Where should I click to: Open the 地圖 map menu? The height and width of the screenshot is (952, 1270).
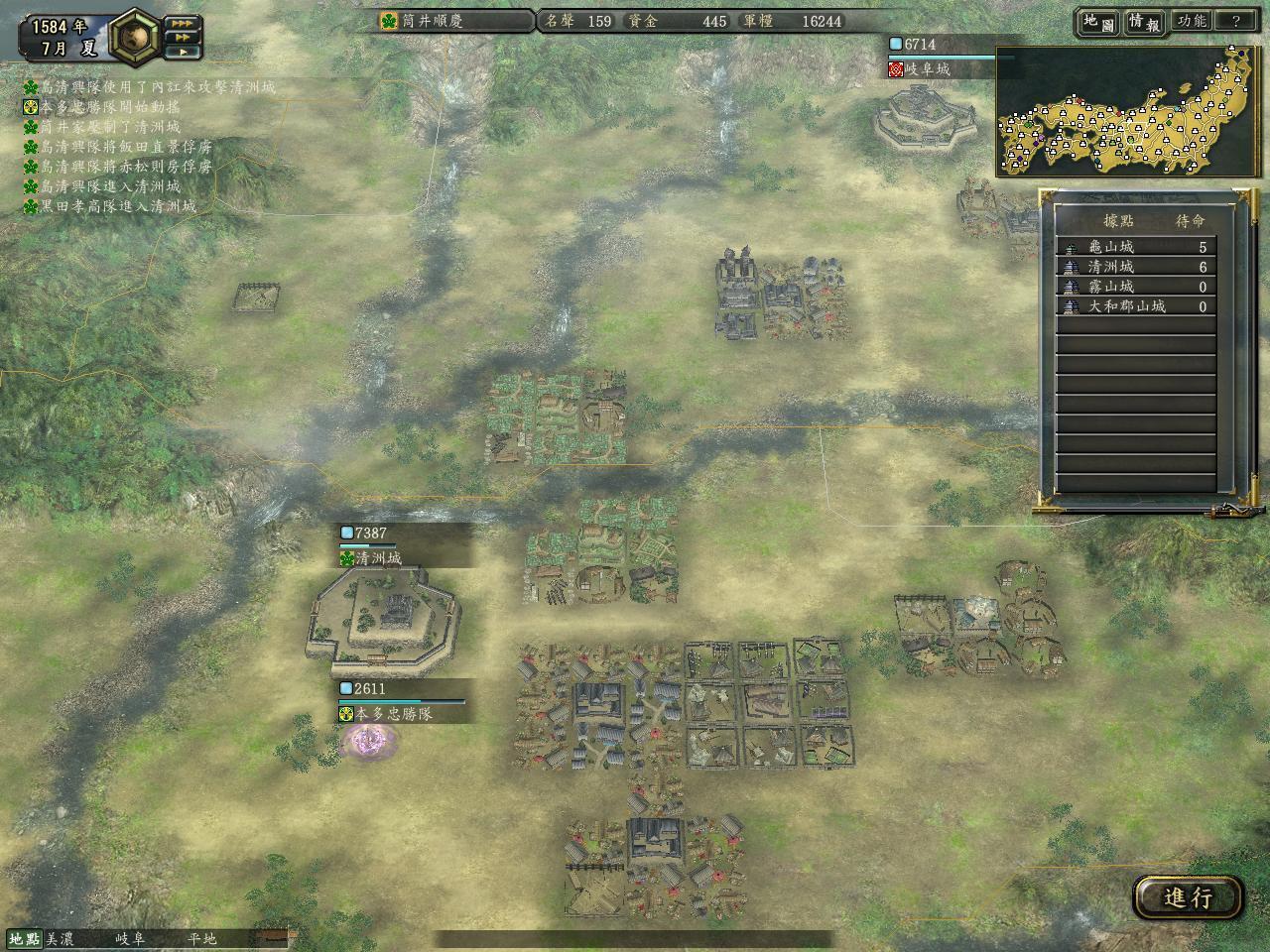click(x=1097, y=21)
